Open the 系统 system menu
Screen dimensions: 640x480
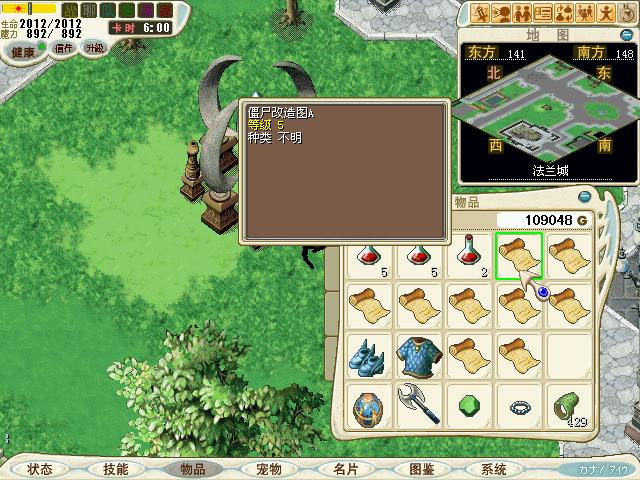tap(494, 469)
